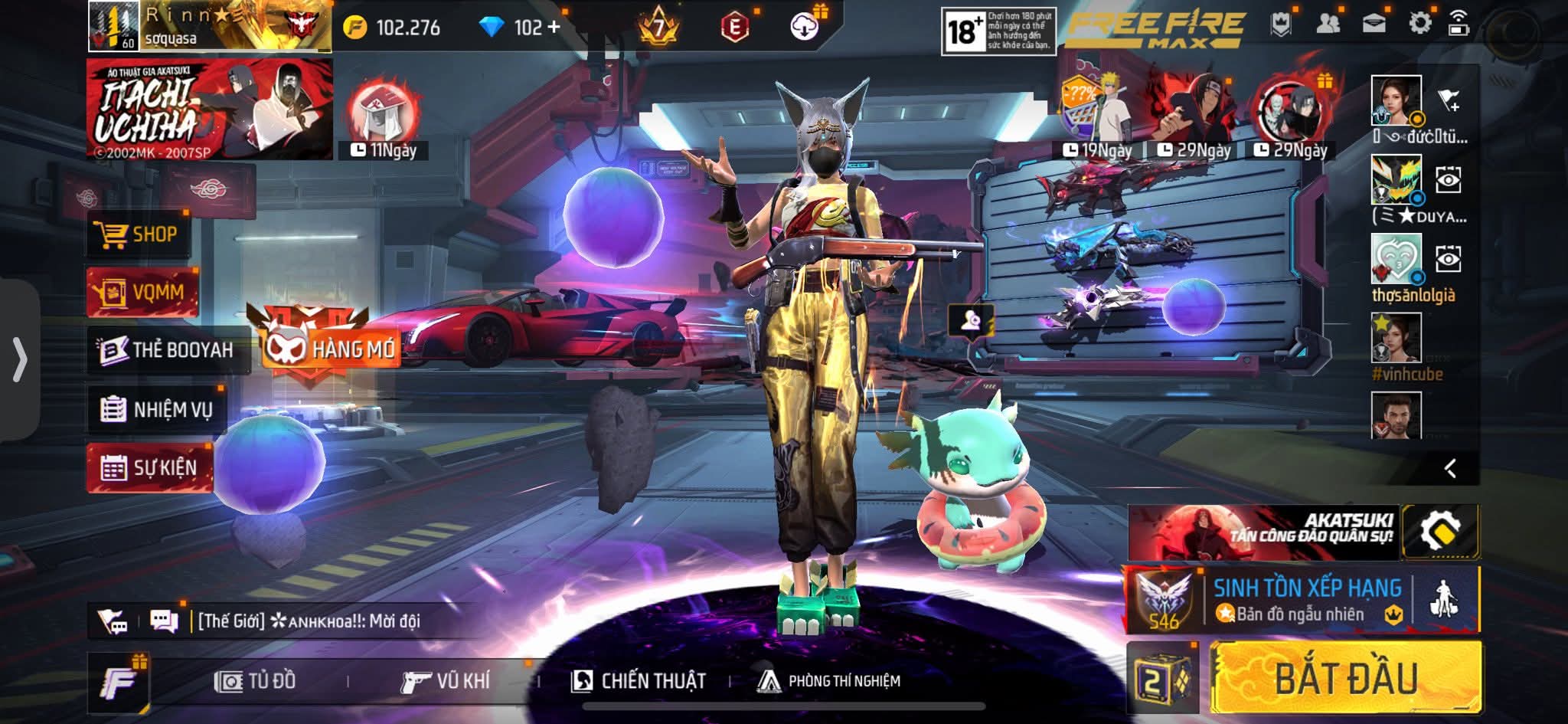
Task: Open the VQMM lucky spin menu
Action: (x=142, y=292)
